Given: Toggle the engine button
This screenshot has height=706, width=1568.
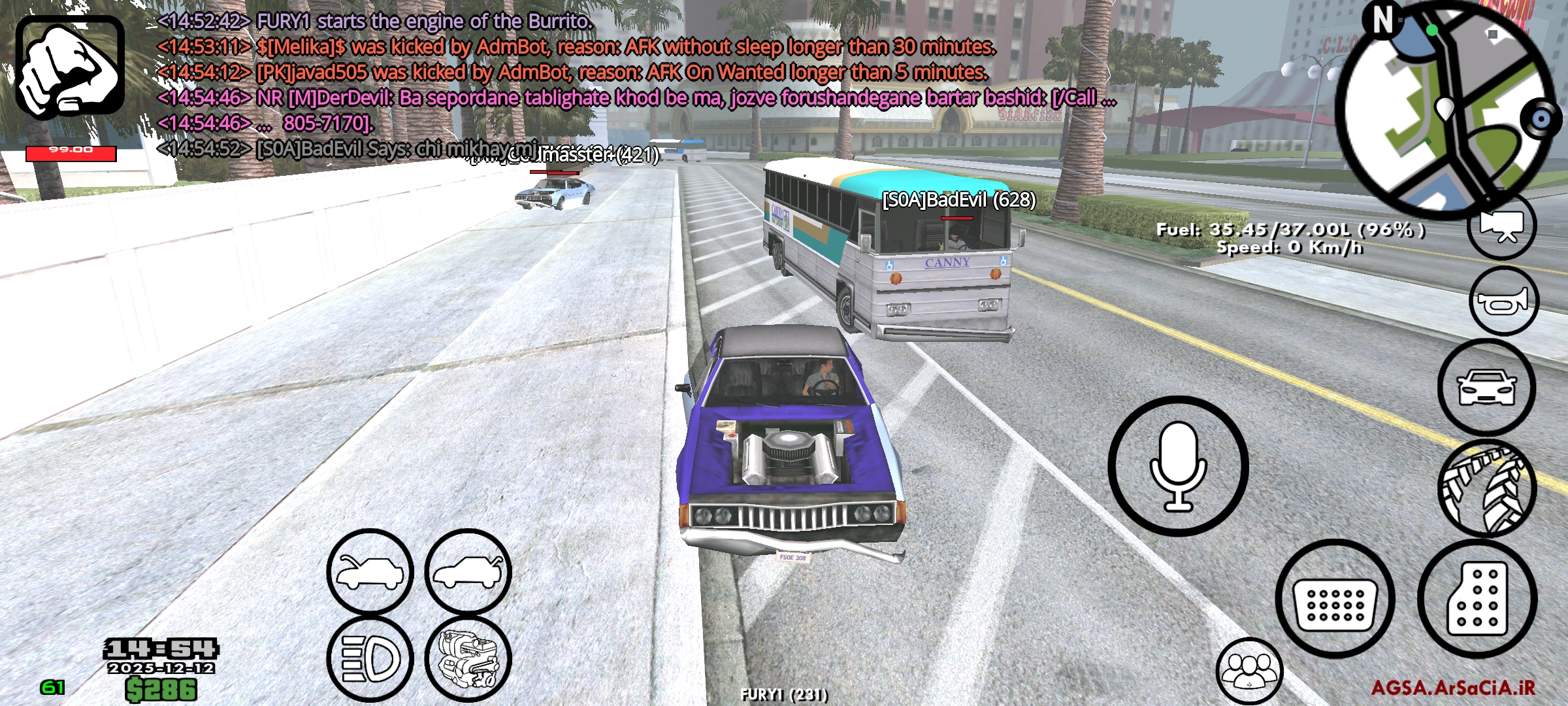Looking at the screenshot, I should click(x=468, y=659).
